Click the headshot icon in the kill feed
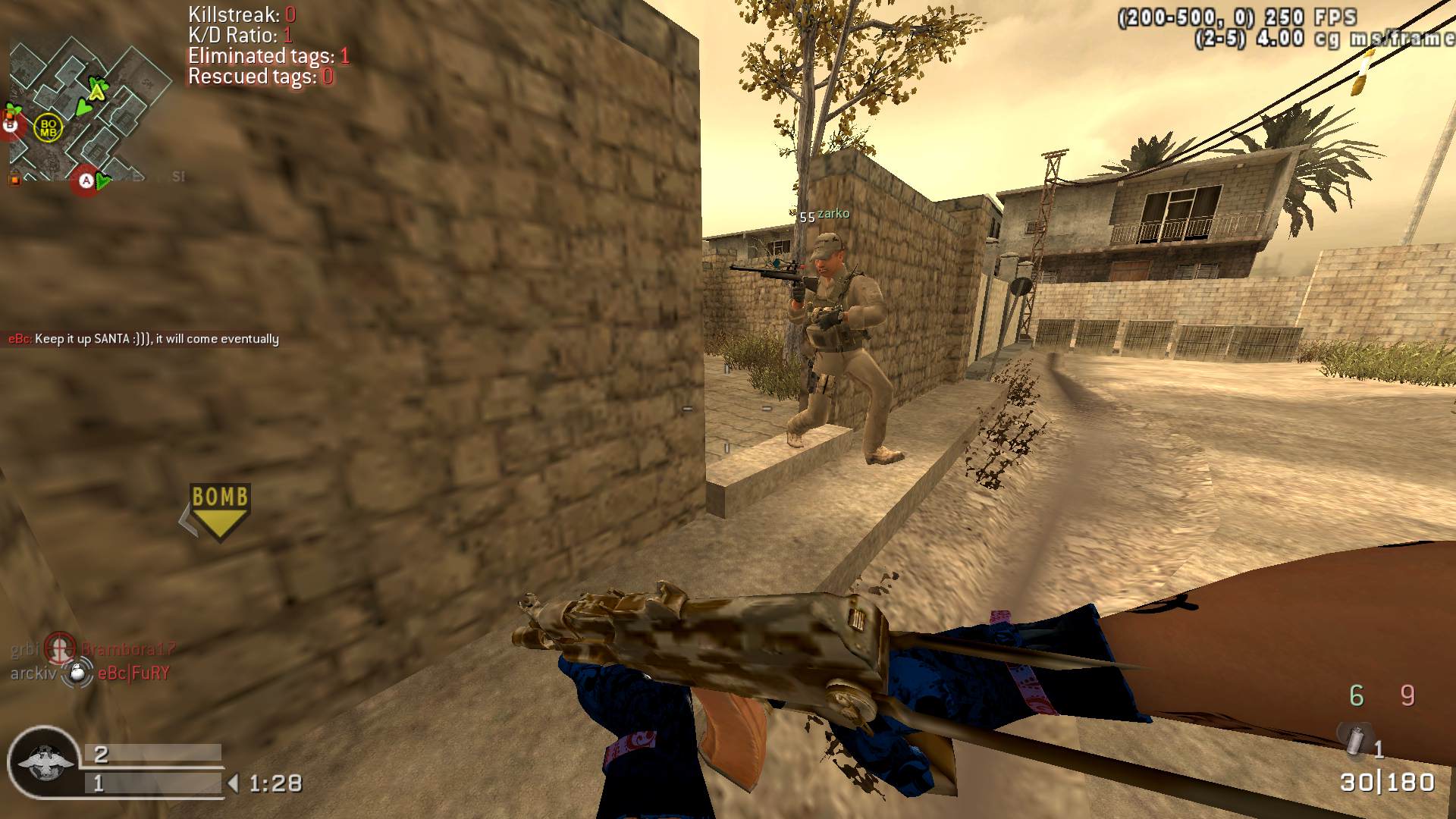 coord(59,648)
